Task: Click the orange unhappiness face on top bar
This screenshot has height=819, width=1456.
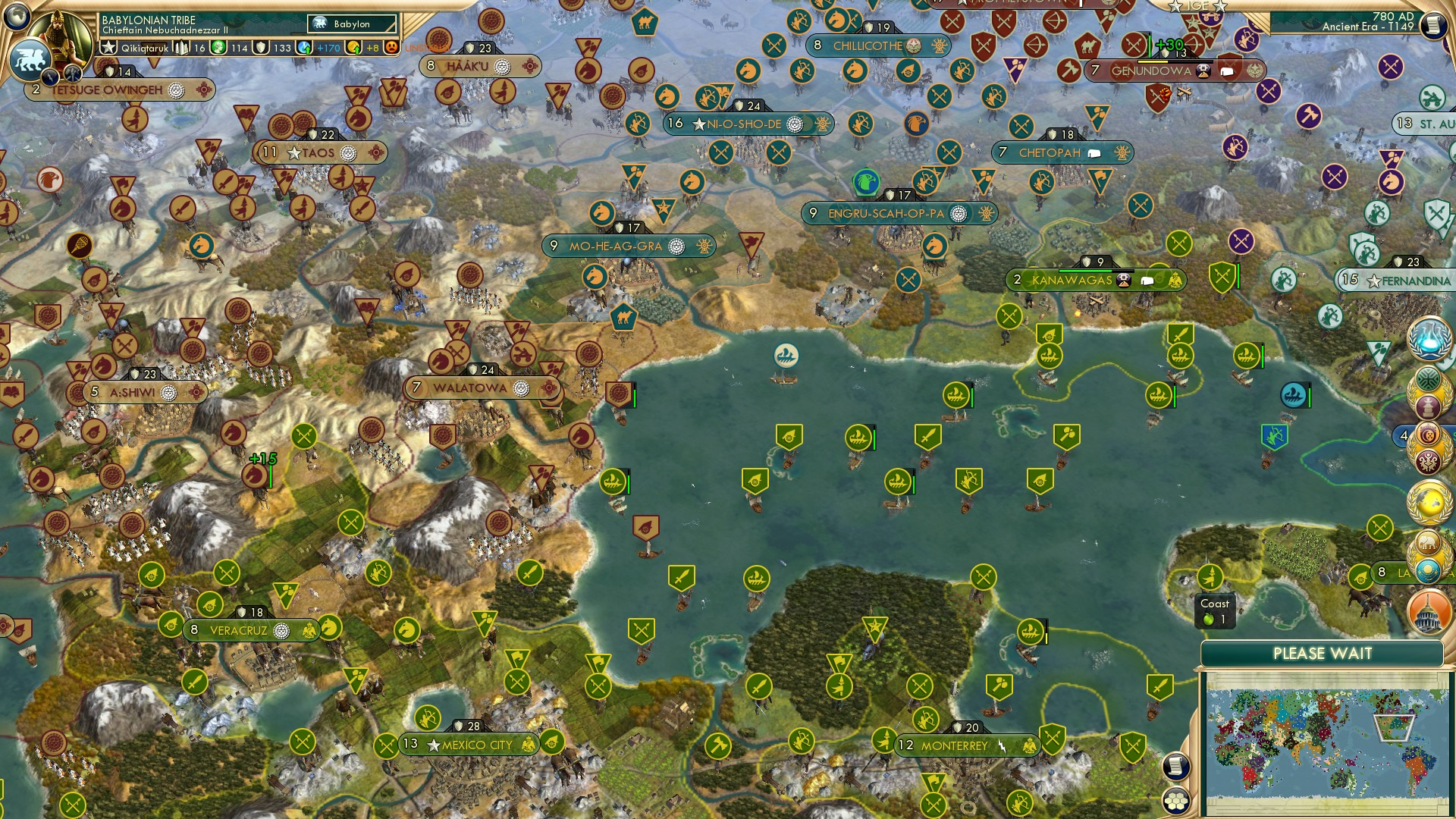Action: pos(392,47)
